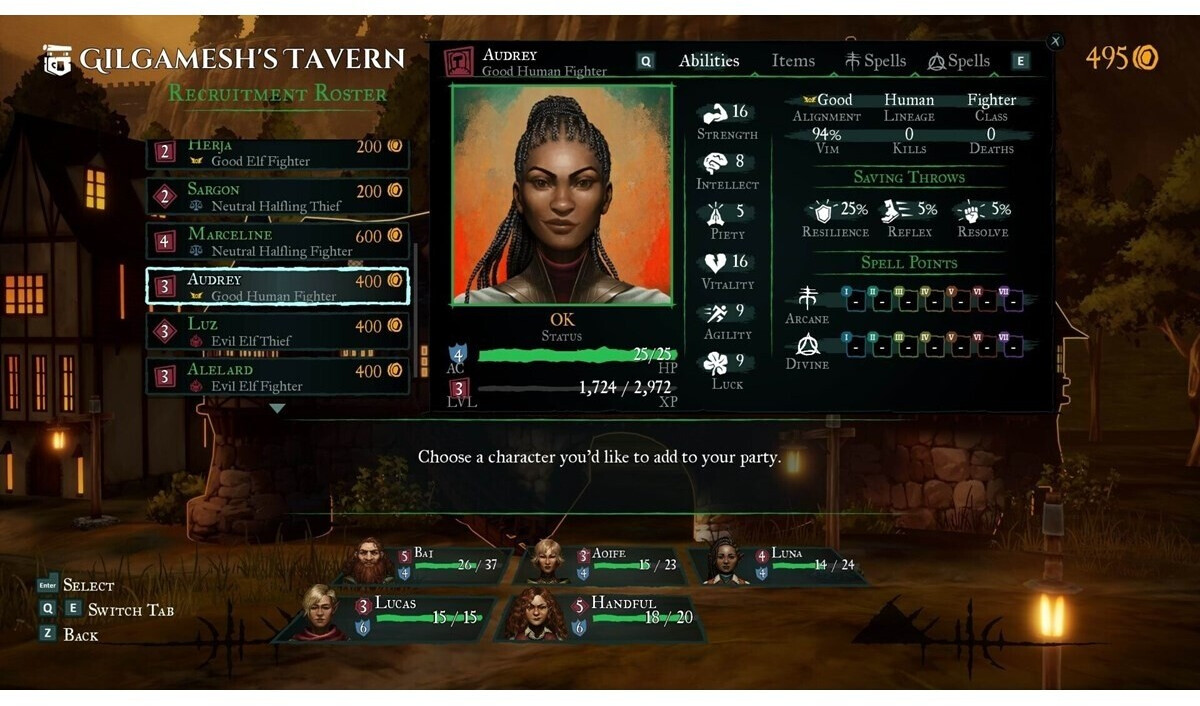The height and width of the screenshot is (706, 1200).
Task: Switch to the Abilities tab
Action: click(709, 61)
